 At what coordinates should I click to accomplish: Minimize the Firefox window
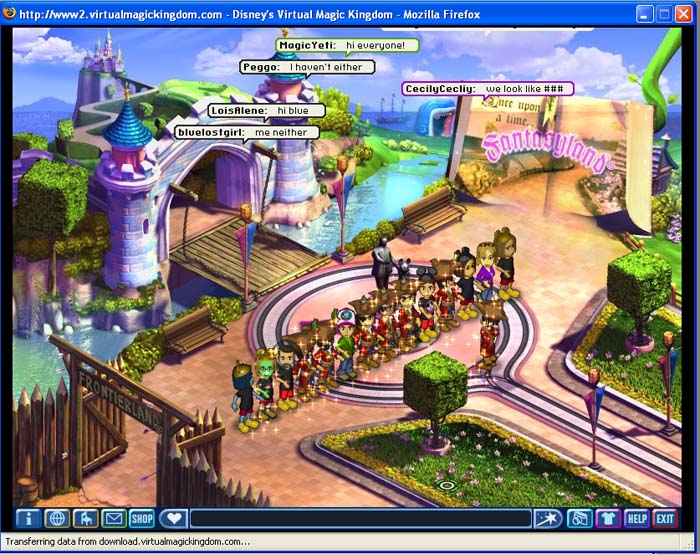pos(643,15)
